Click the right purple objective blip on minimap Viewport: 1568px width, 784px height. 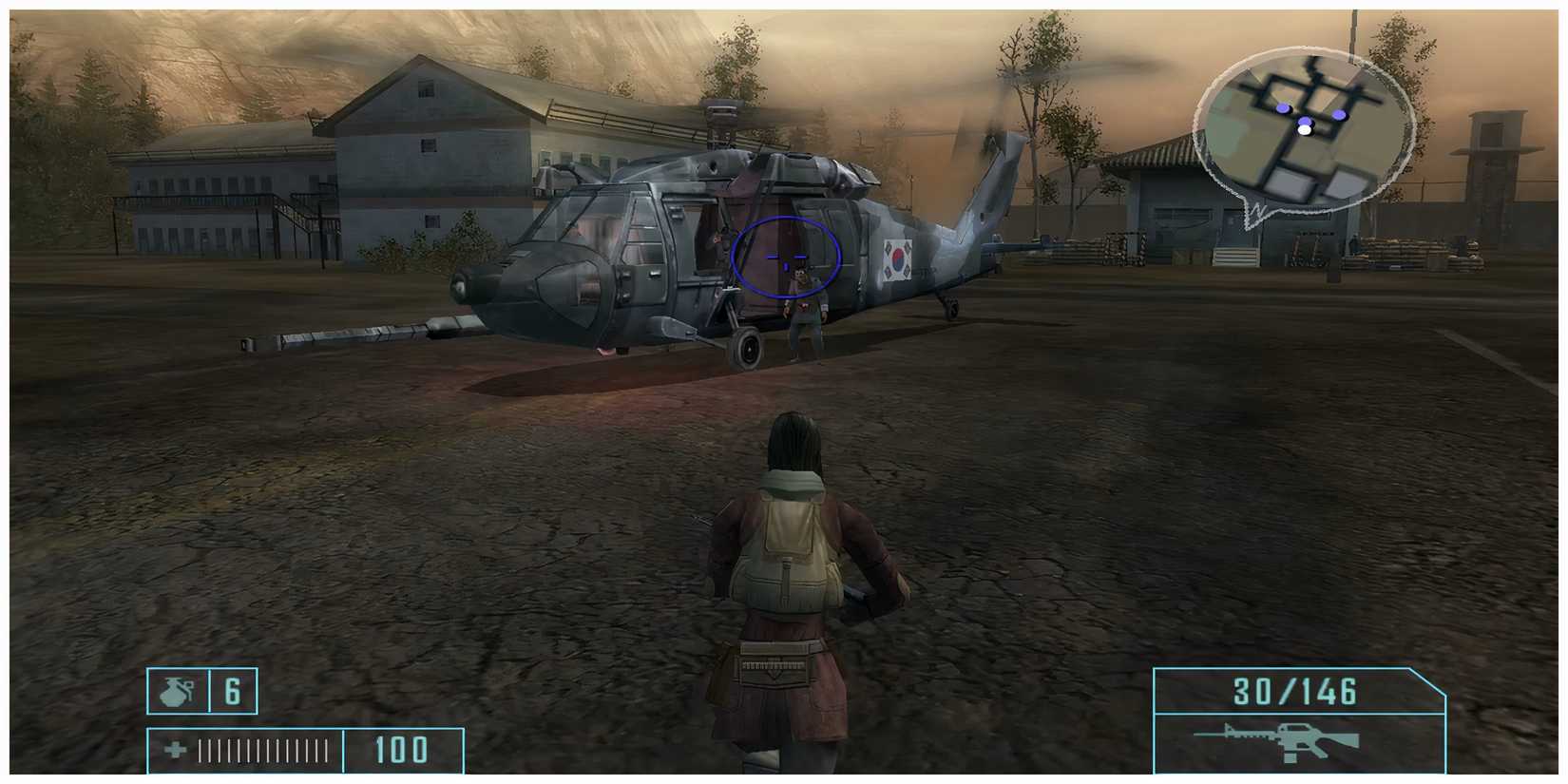pyautogui.click(x=1339, y=114)
